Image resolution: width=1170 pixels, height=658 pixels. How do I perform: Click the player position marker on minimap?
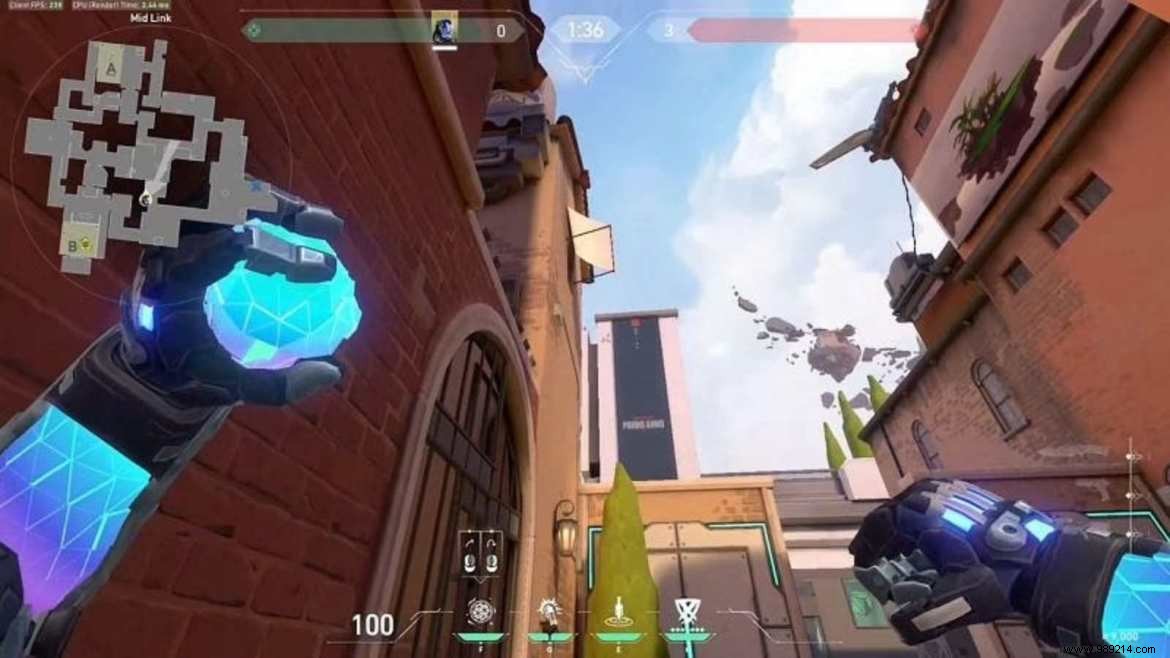[x=146, y=199]
